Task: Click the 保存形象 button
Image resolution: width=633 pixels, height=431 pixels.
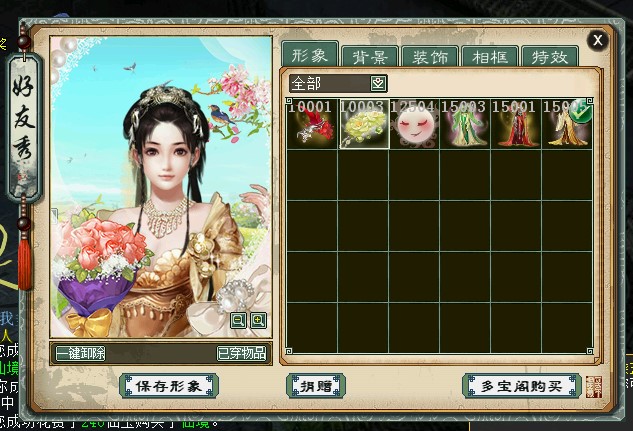Action: (168, 385)
